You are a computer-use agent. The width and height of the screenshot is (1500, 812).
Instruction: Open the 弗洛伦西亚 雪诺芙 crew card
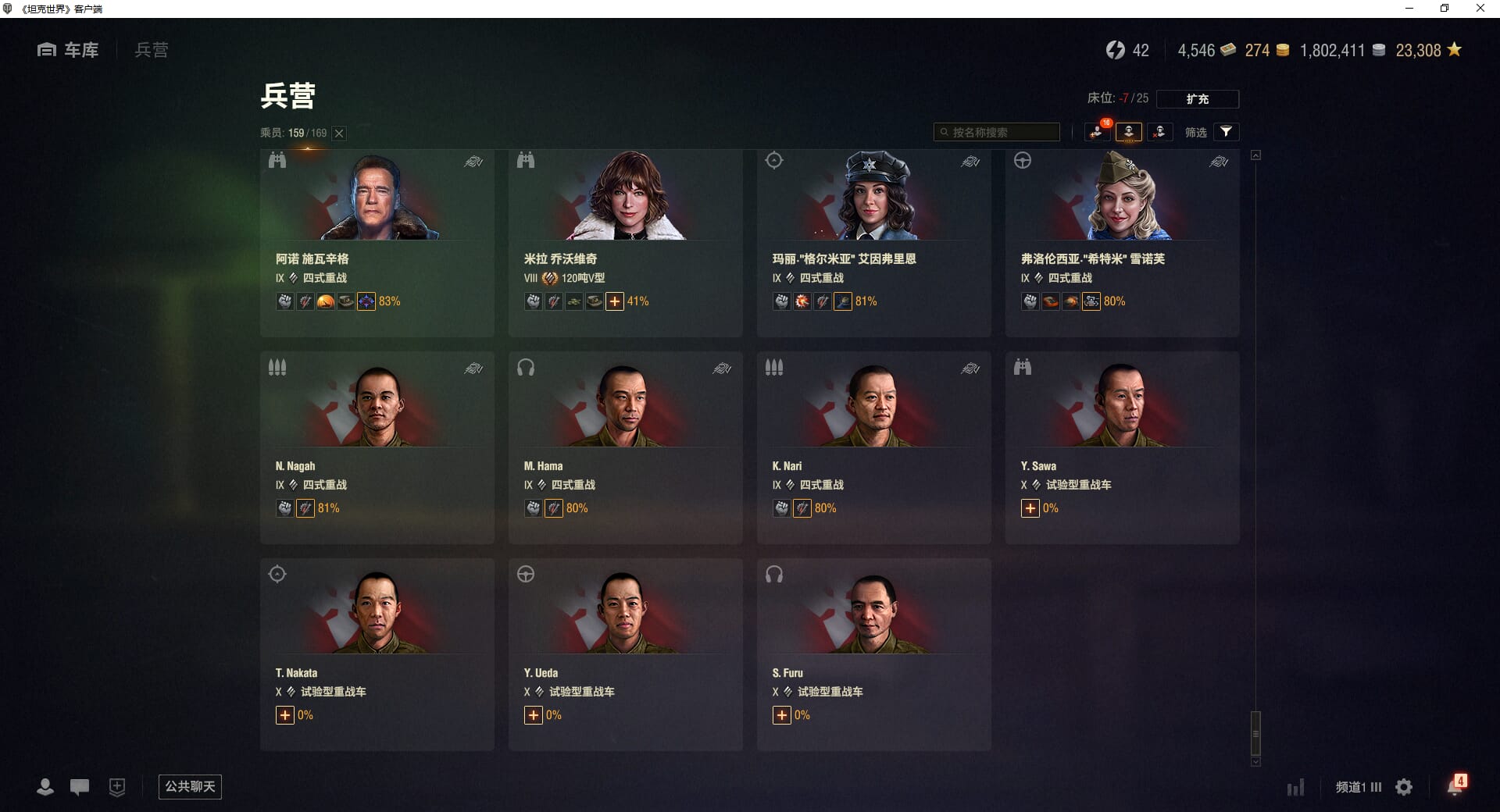tap(1122, 243)
